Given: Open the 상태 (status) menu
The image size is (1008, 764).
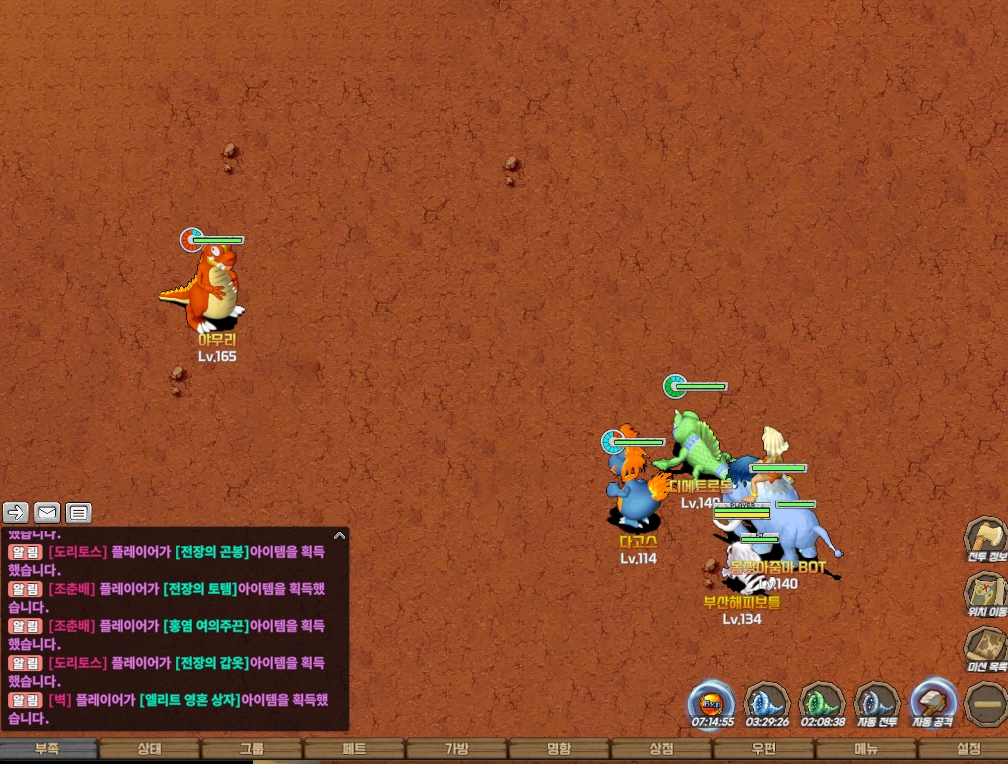Looking at the screenshot, I should coord(149,749).
